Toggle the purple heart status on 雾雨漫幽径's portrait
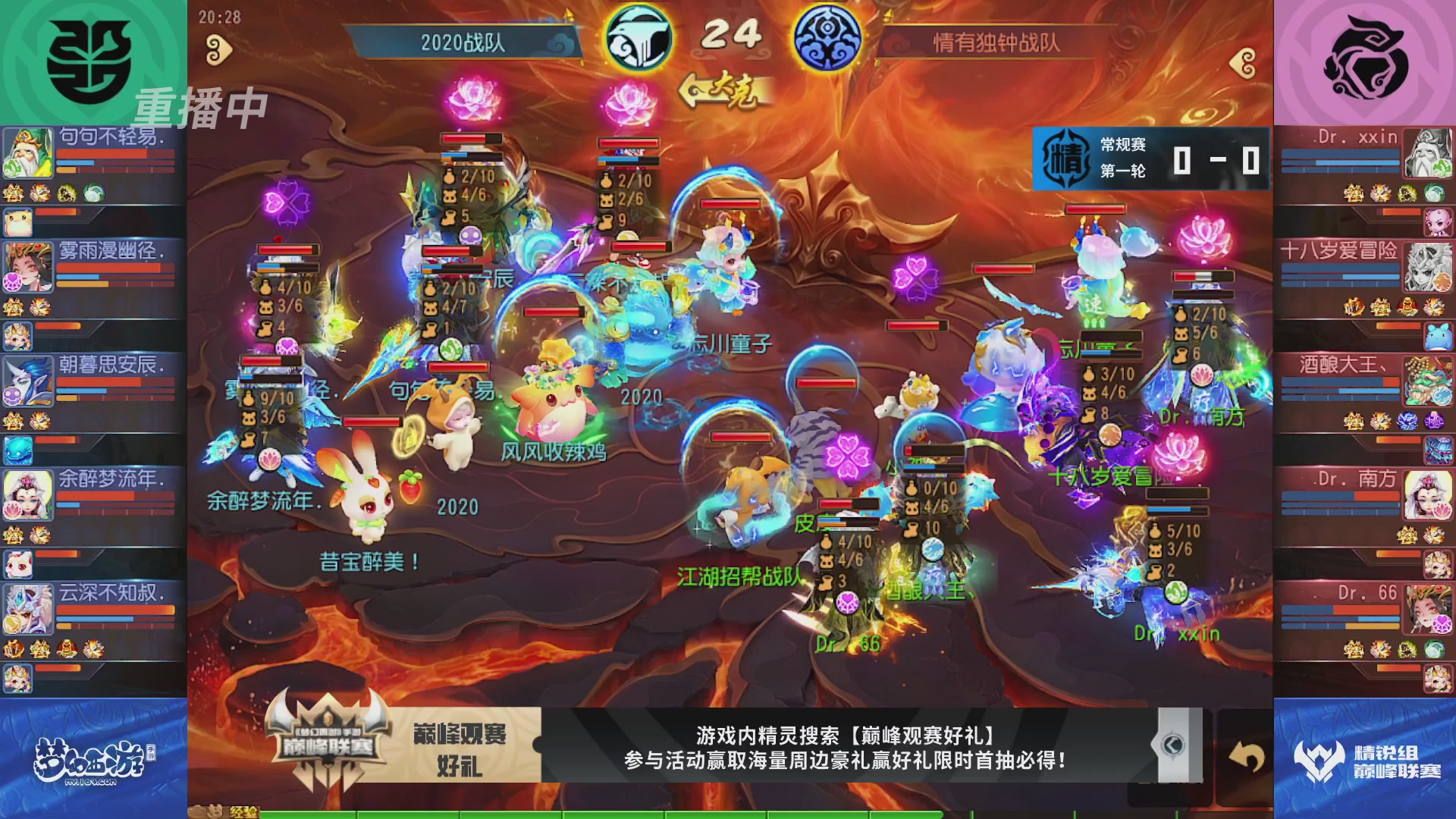This screenshot has width=1456, height=819. pyautogui.click(x=12, y=281)
